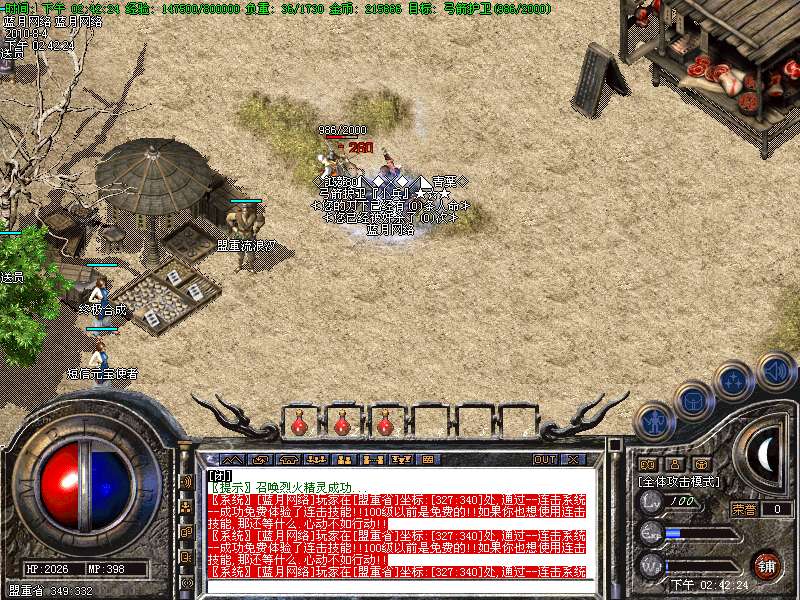Close the chat panel with X button
This screenshot has width=800, height=600.
573,459
